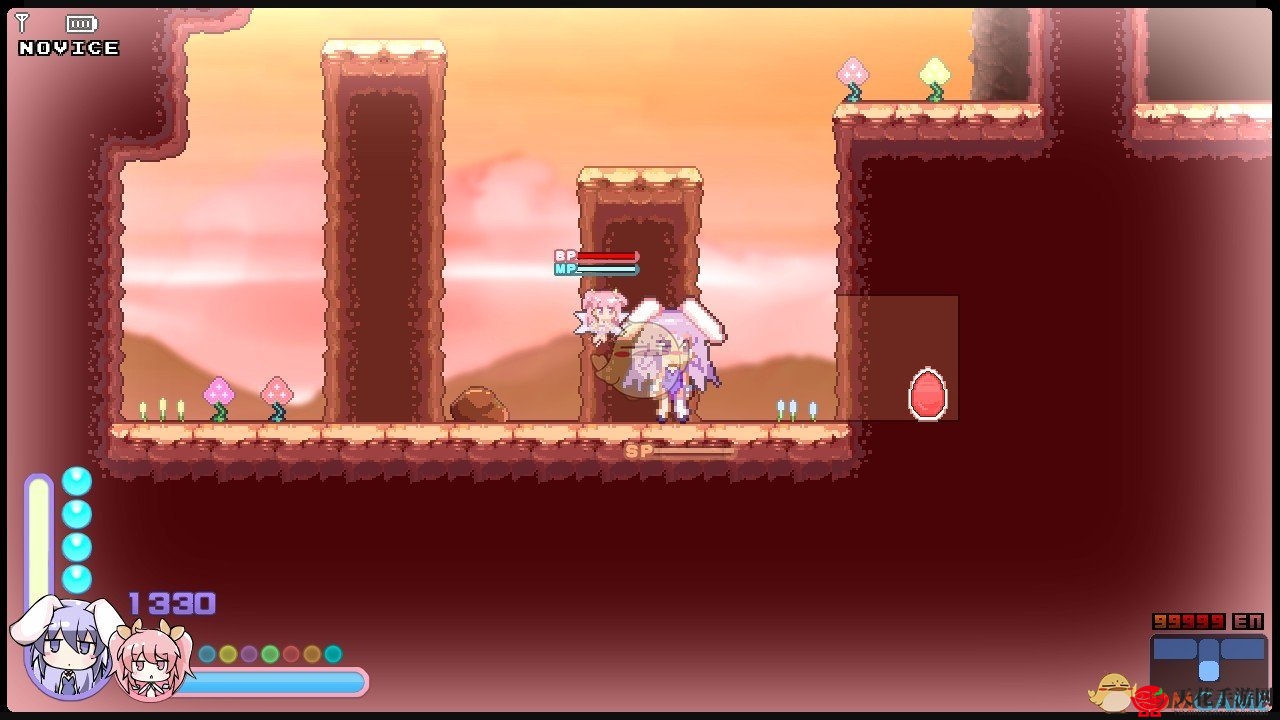1280x720 pixels.
Task: Click the NOVICE rank label
Action: [66, 47]
